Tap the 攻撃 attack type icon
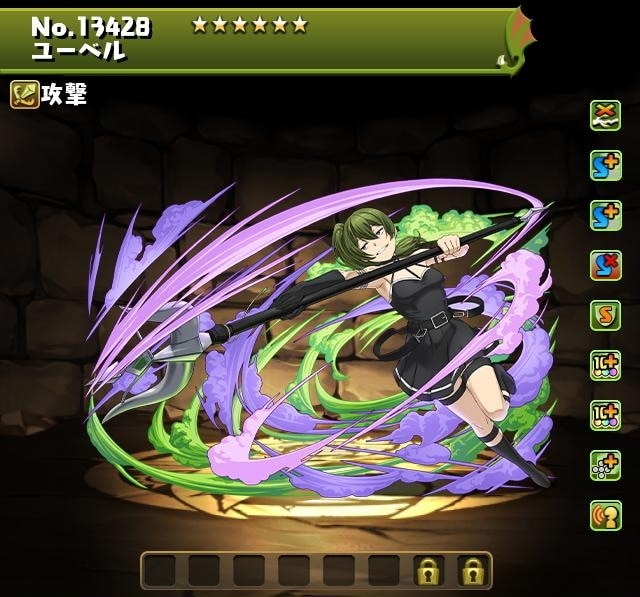640x597 pixels. coord(25,94)
